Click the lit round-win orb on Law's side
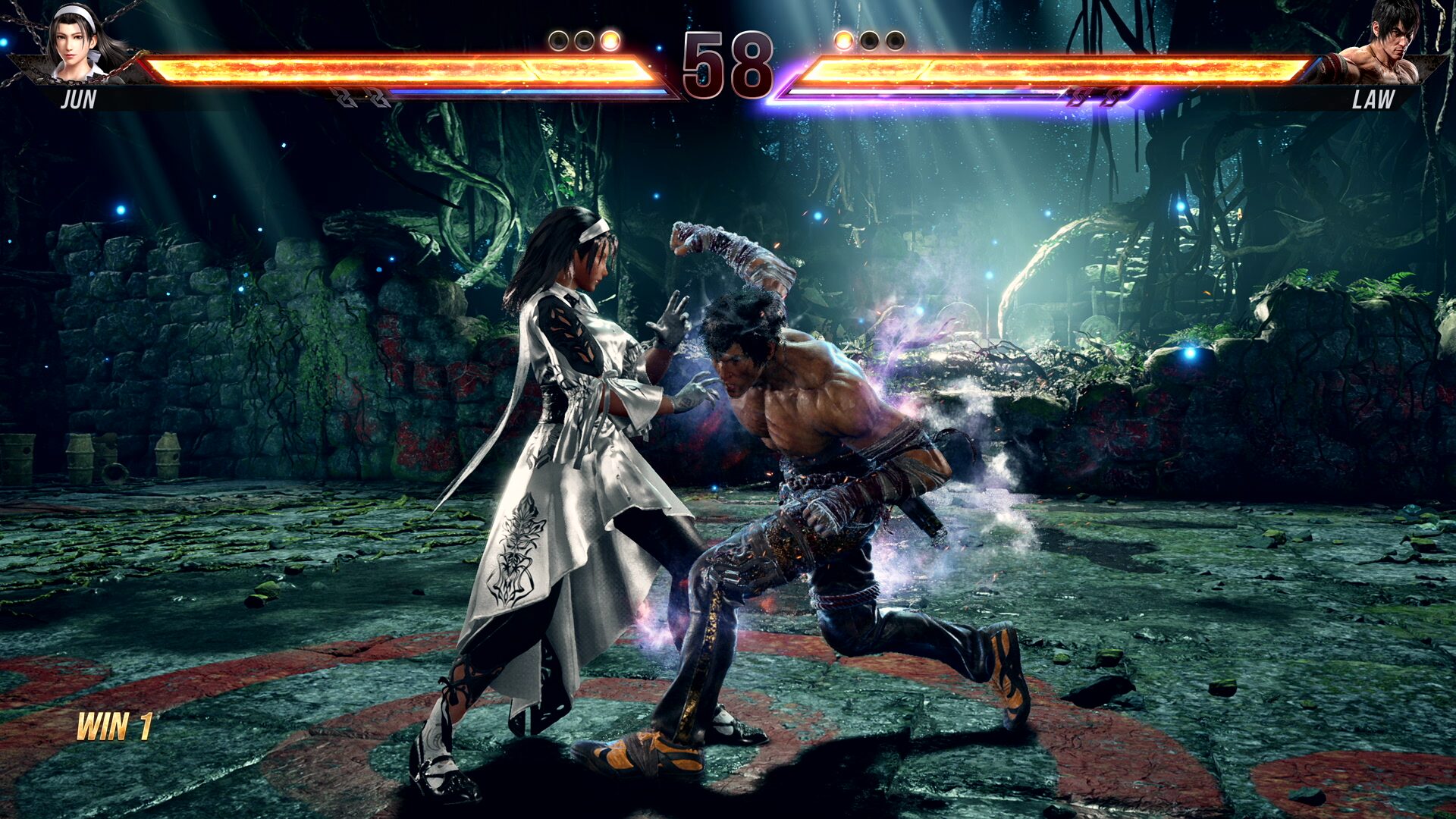Image resolution: width=1456 pixels, height=819 pixels. point(844,39)
